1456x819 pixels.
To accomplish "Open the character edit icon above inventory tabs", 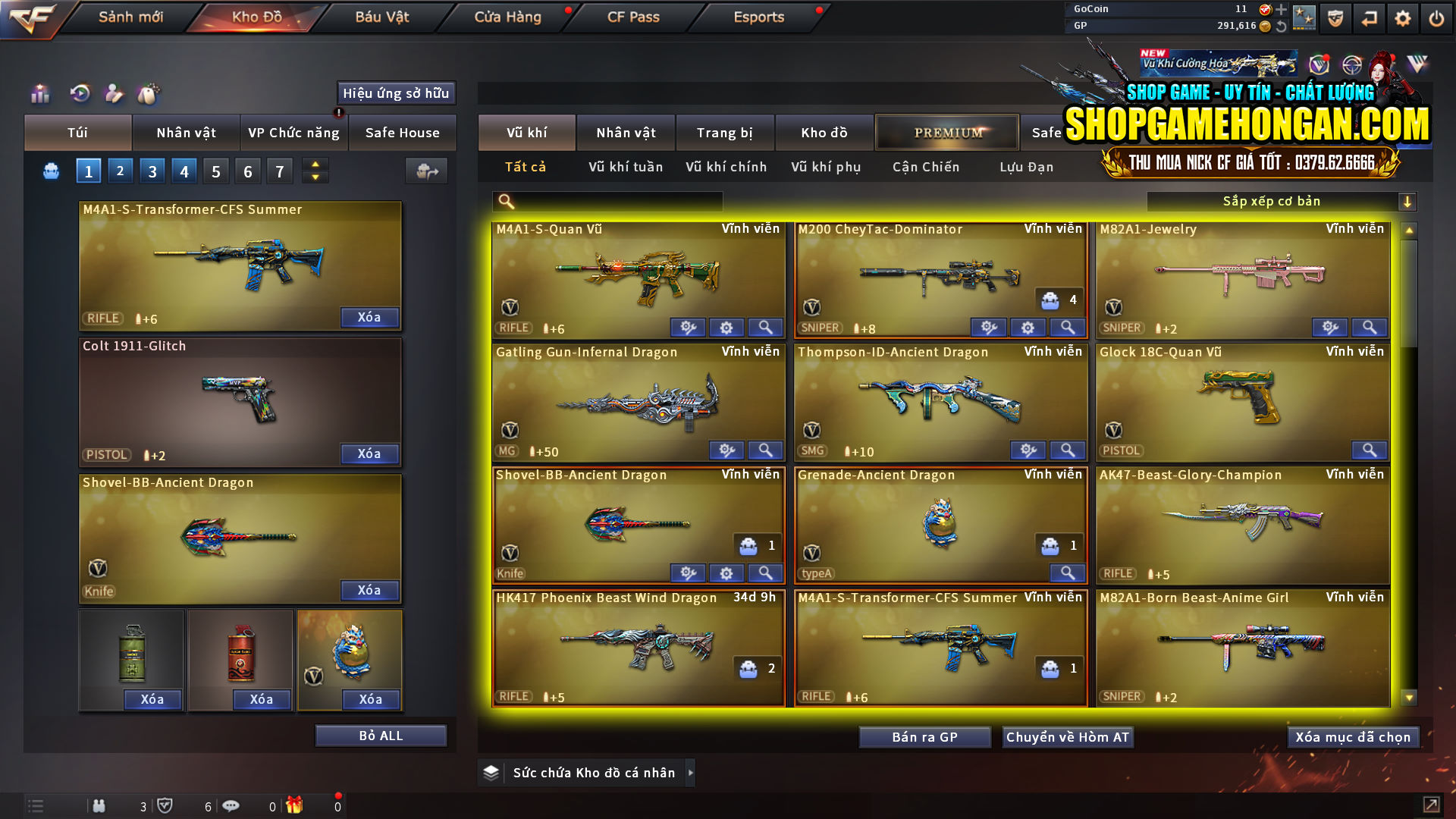I will pos(115,95).
